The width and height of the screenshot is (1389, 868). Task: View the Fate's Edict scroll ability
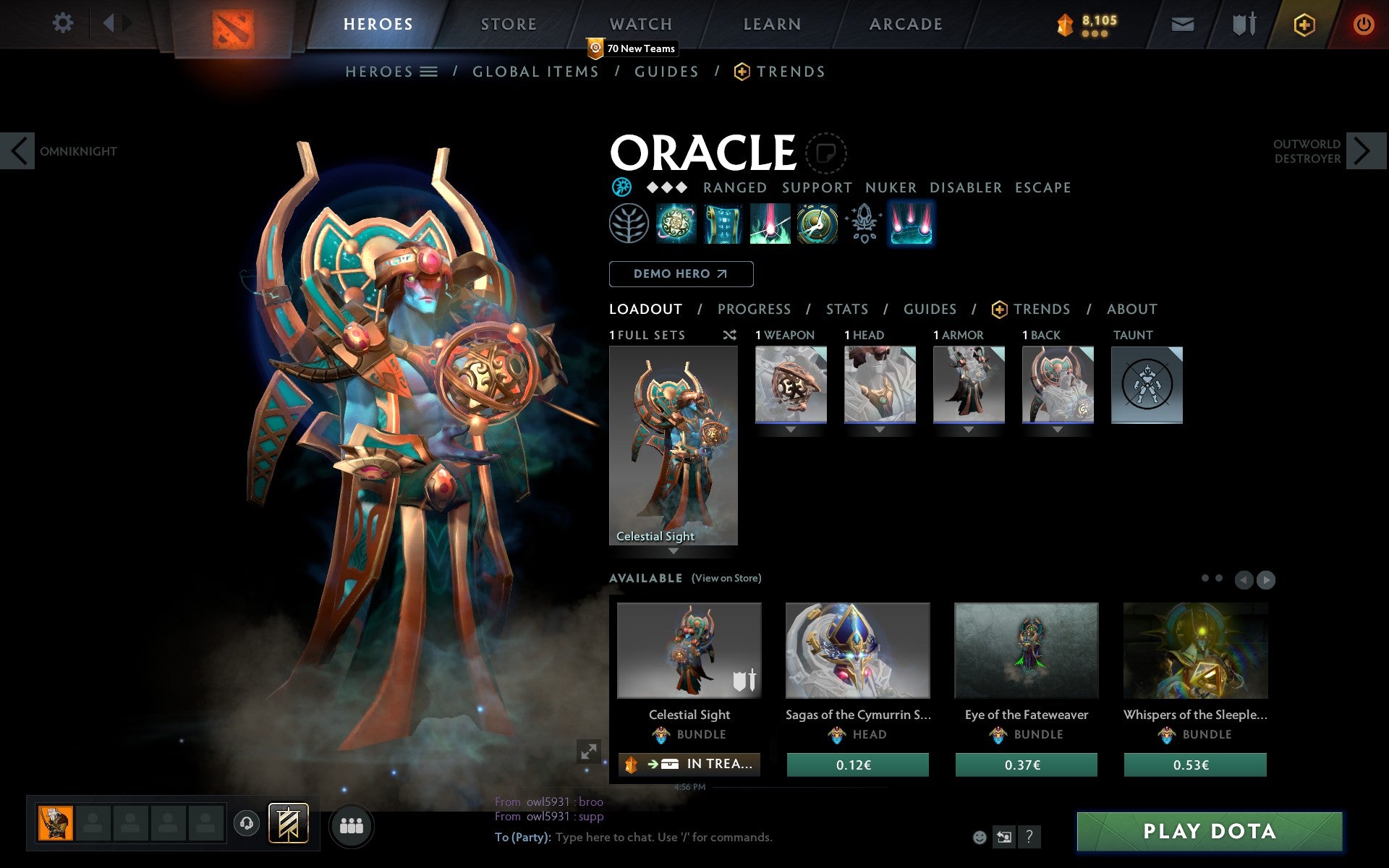click(723, 224)
